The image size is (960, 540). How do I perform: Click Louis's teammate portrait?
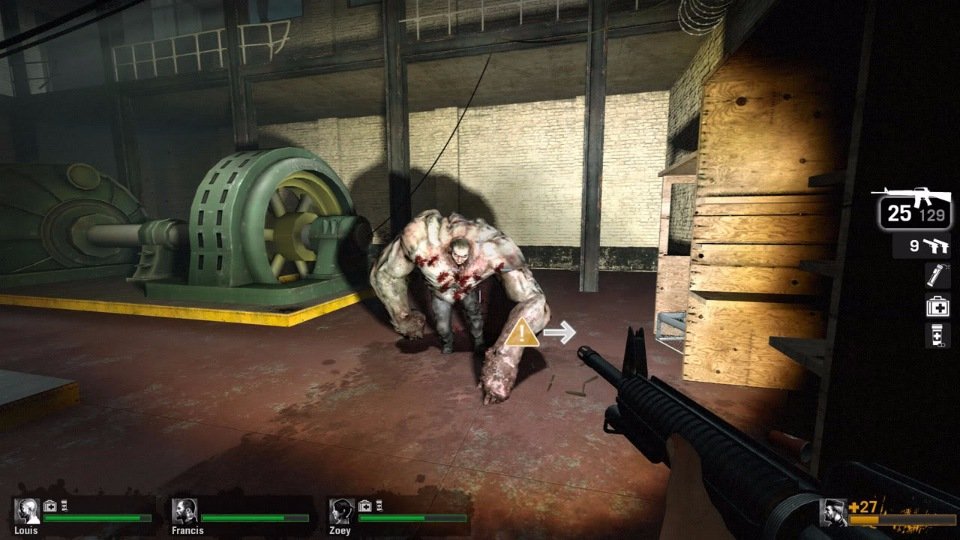pos(27,511)
